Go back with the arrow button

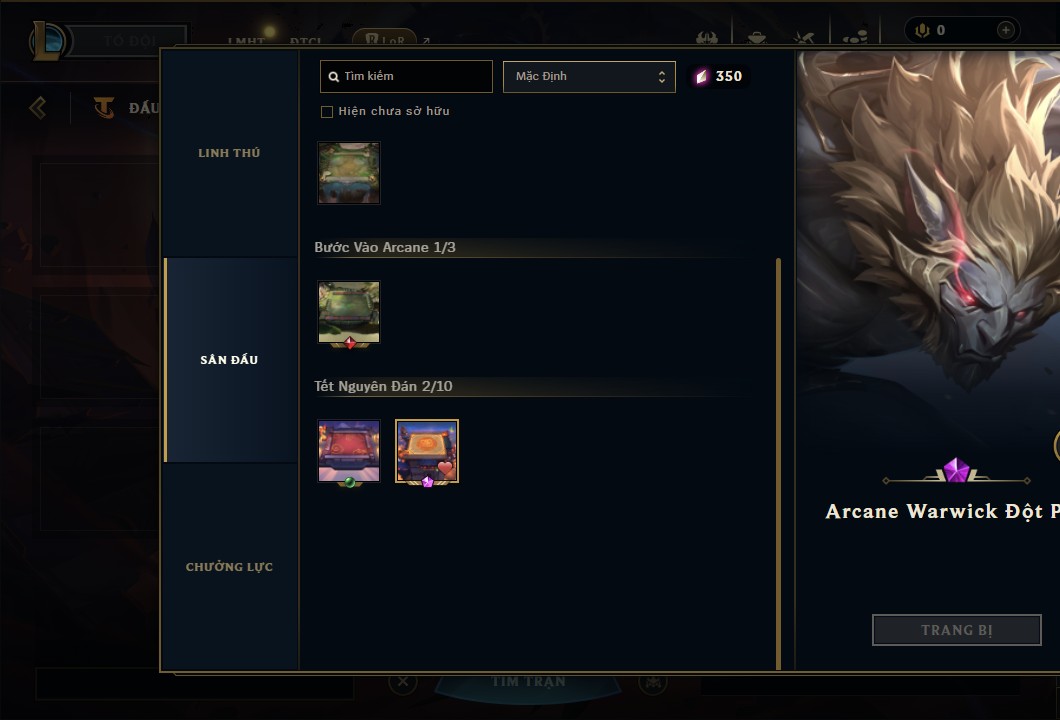[38, 107]
